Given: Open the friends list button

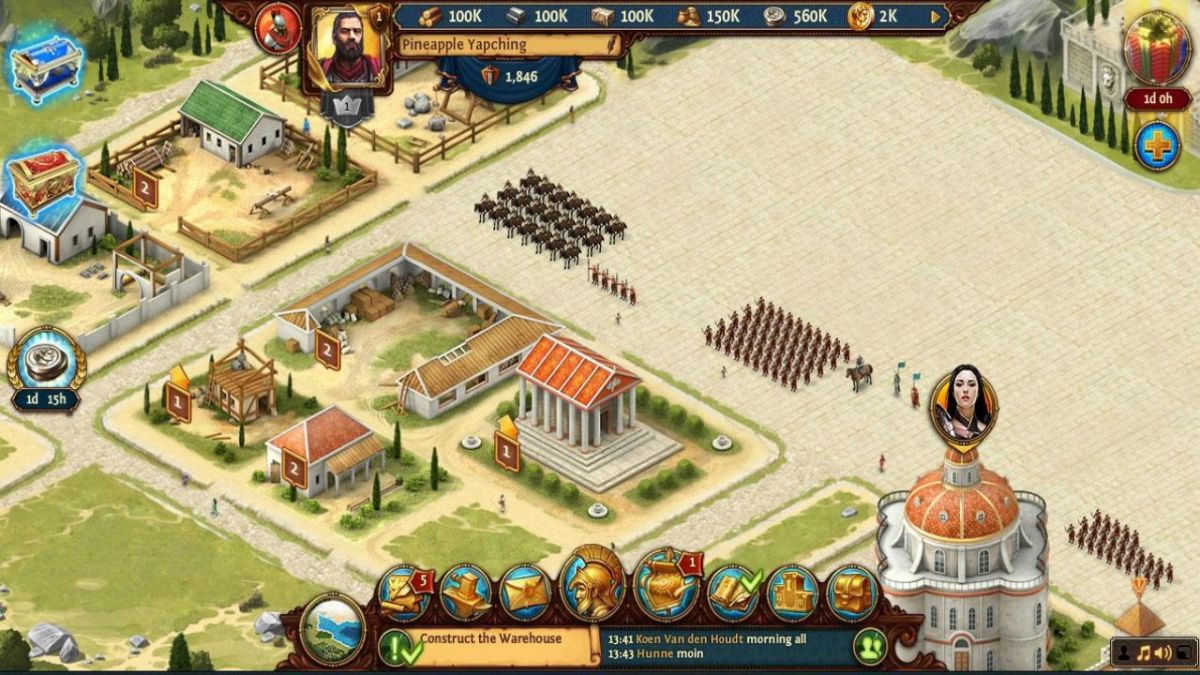Looking at the screenshot, I should click(870, 646).
